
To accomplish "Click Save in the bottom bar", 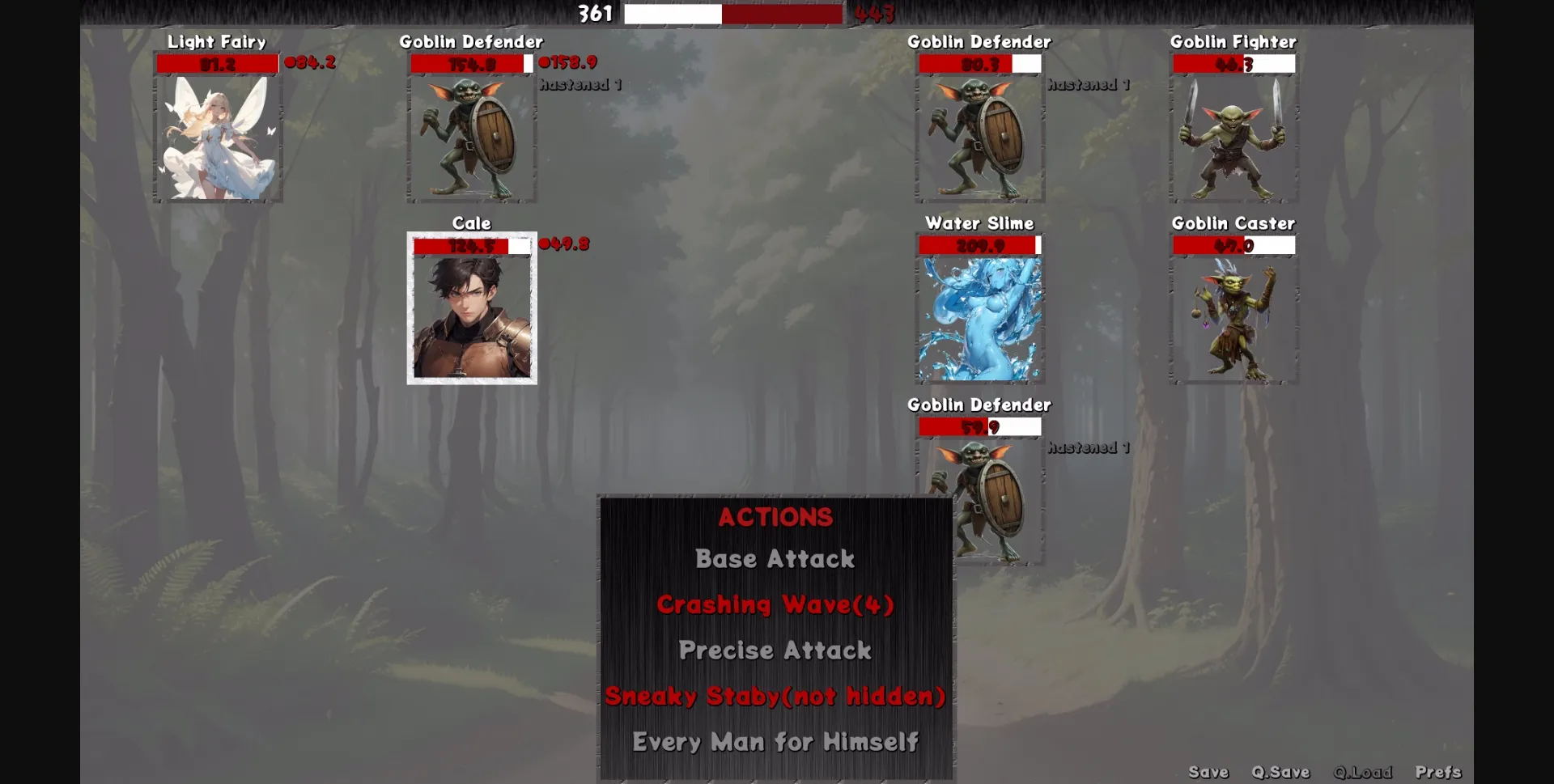I will [1210, 772].
